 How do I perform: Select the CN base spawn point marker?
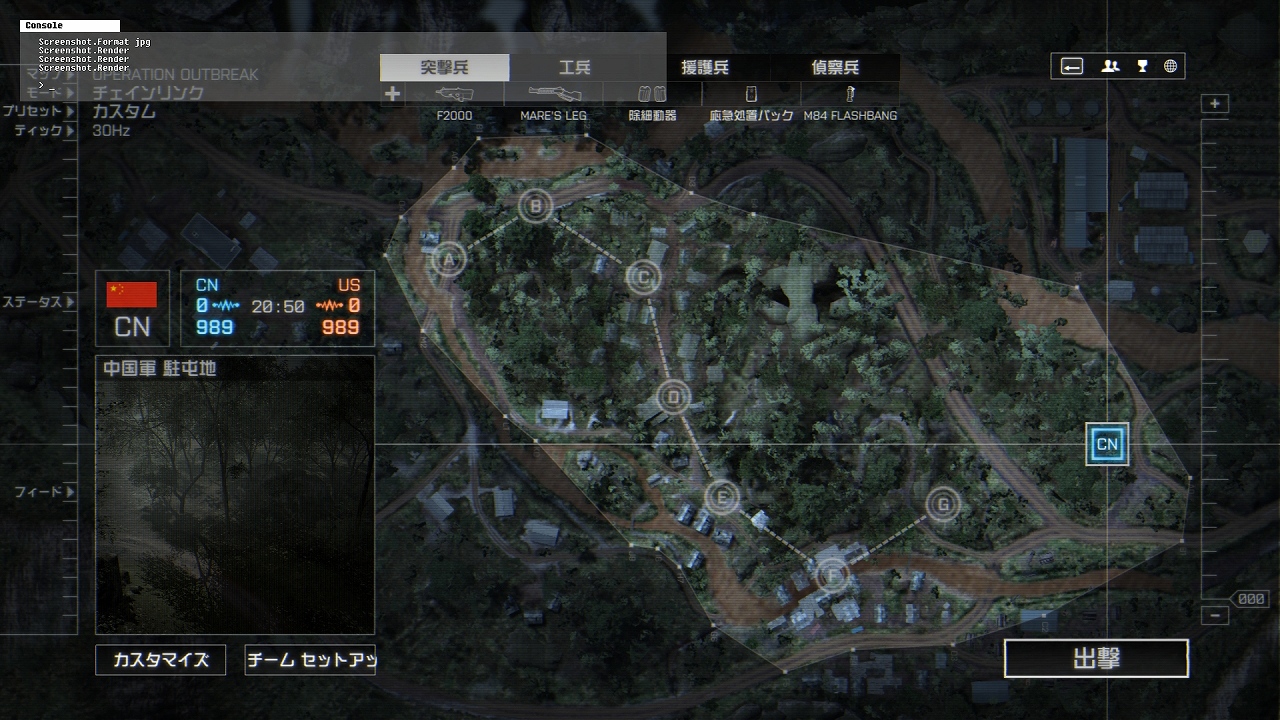pos(1107,444)
